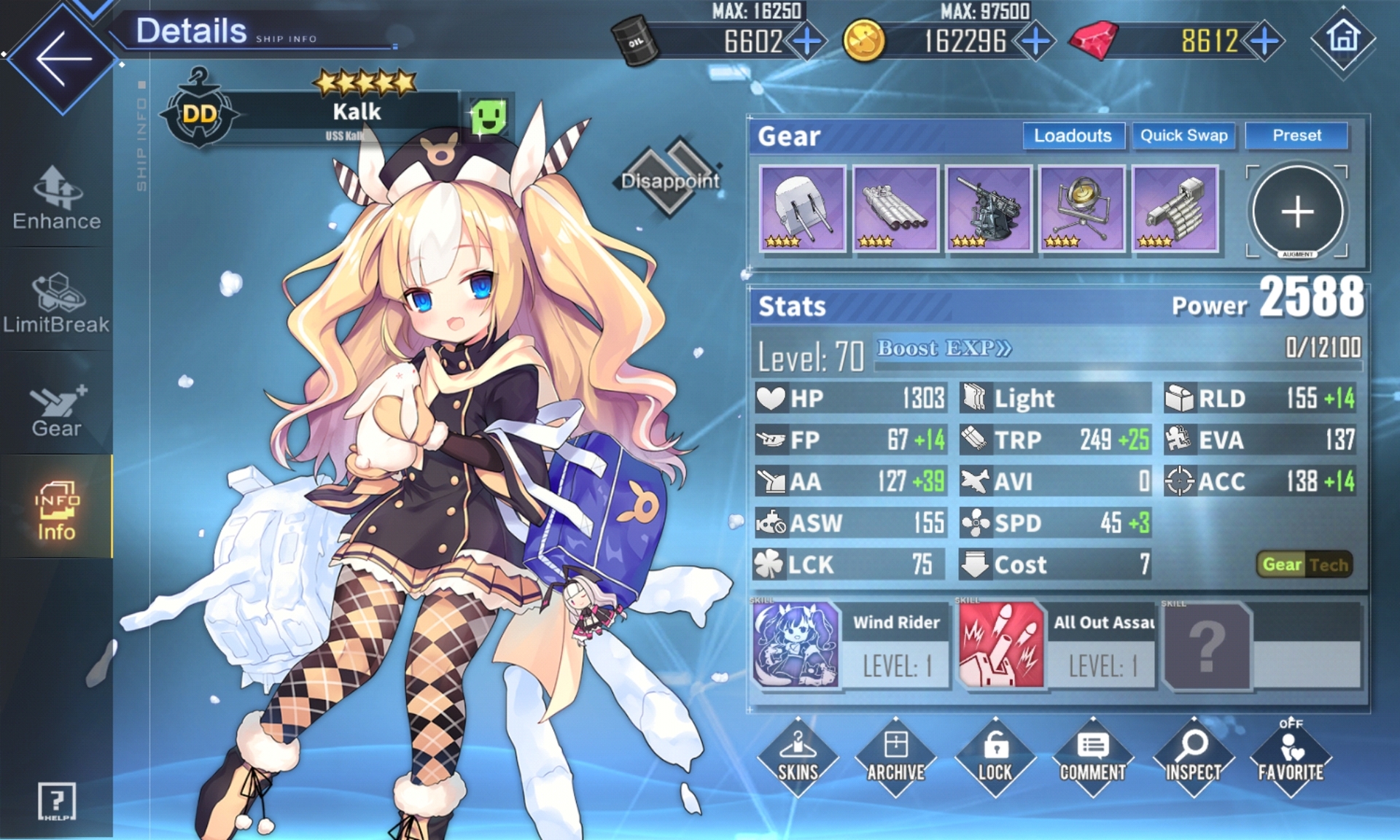This screenshot has height=840, width=1400.
Task: Add more coins with the plus
Action: pos(1035,42)
